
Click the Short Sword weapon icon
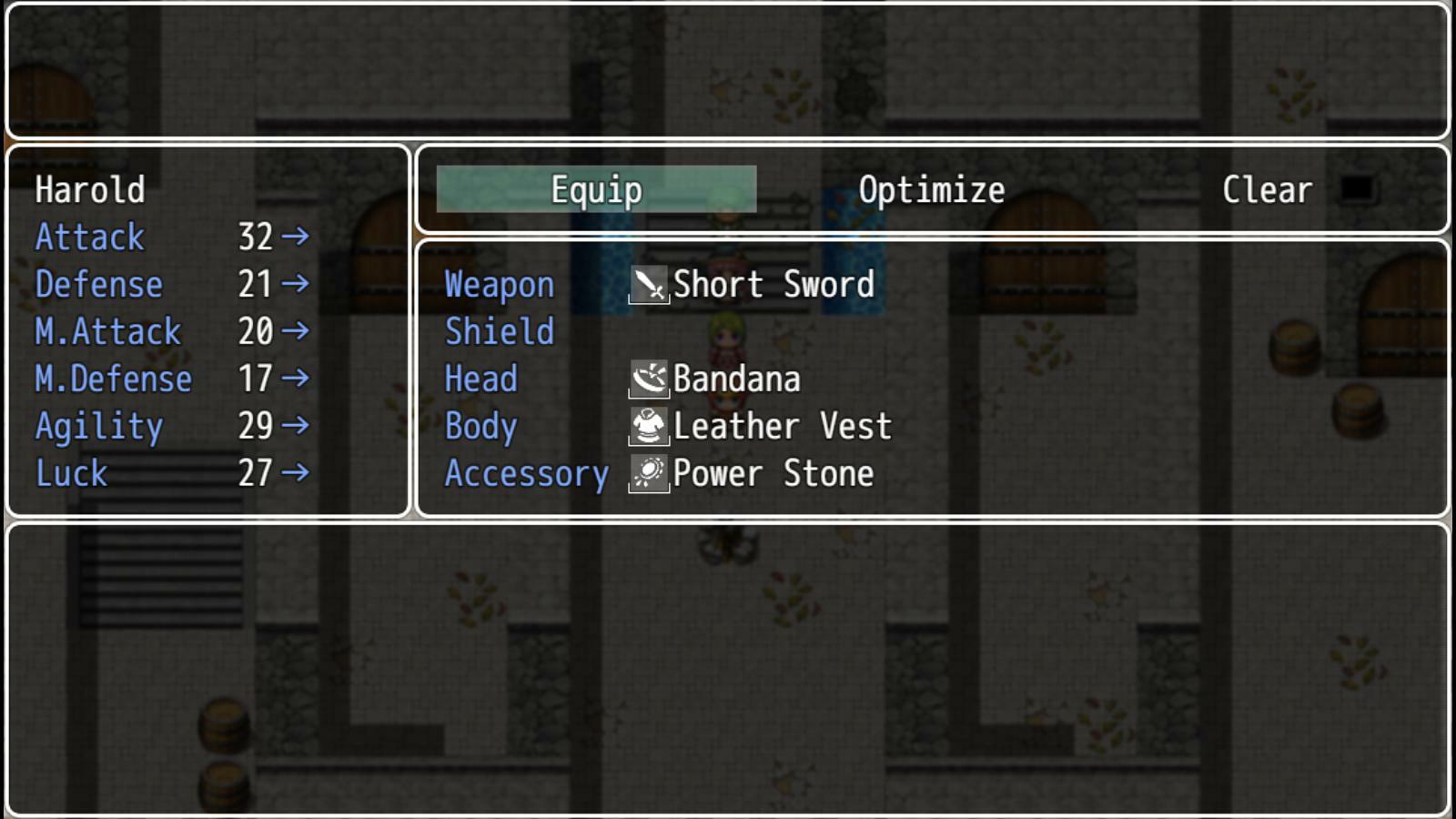(650, 285)
